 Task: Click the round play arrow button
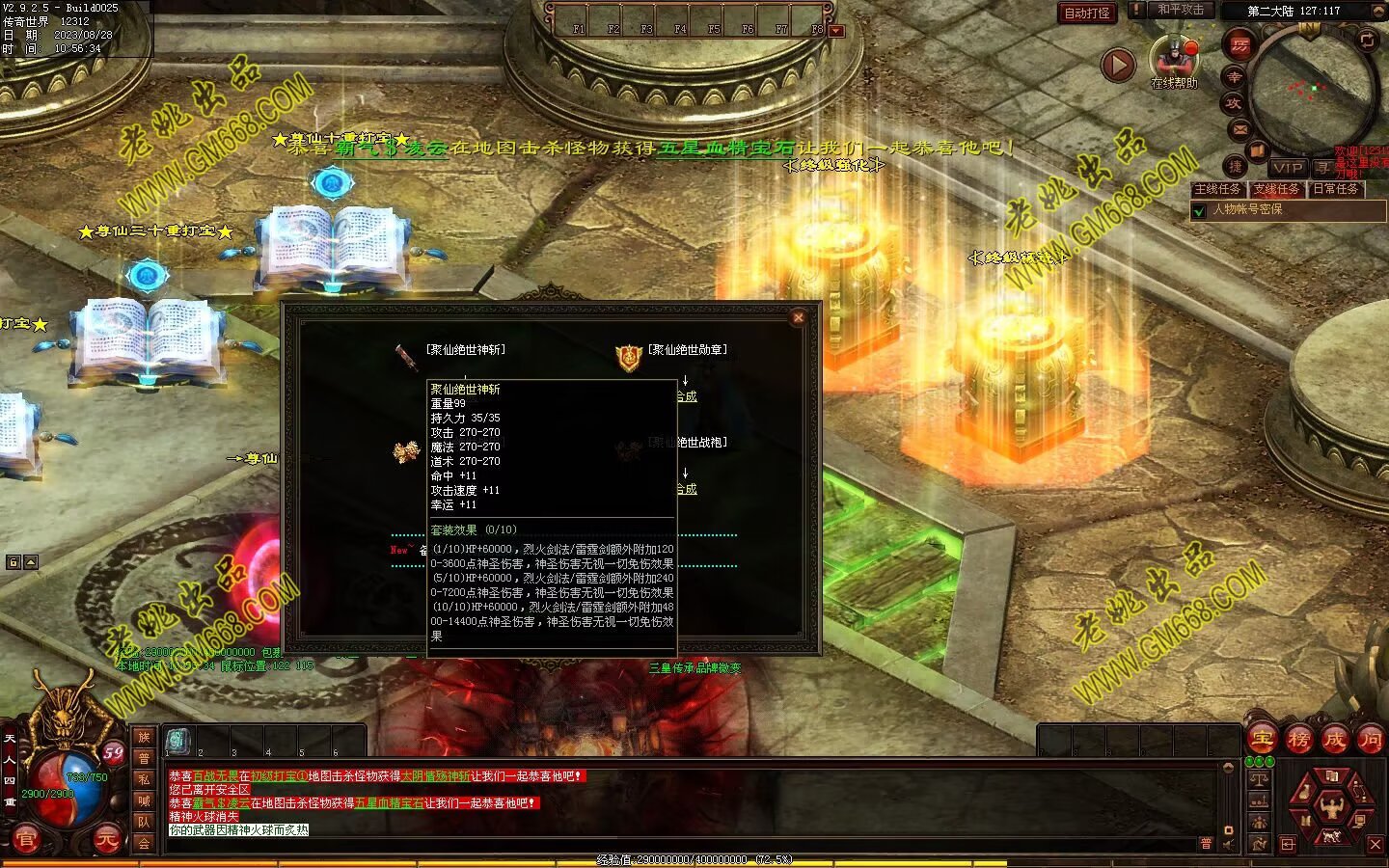pos(1118,65)
